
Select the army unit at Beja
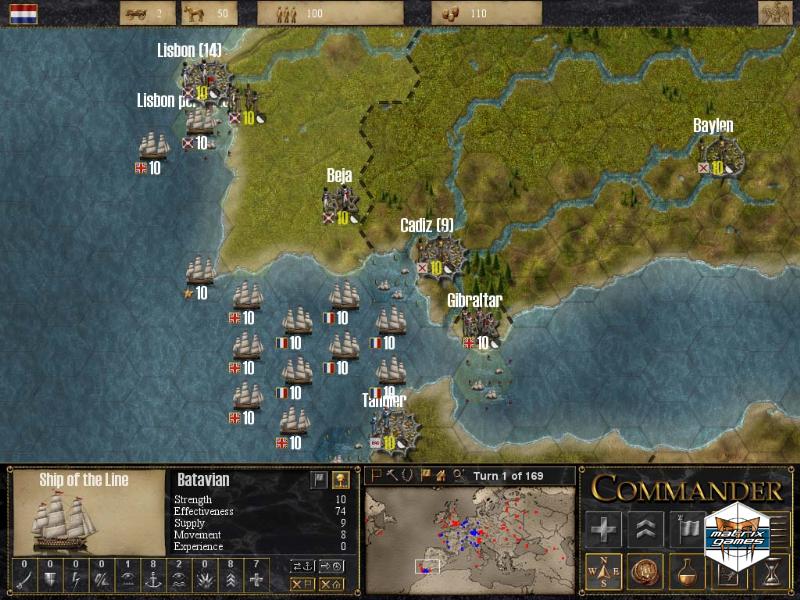pos(337,203)
